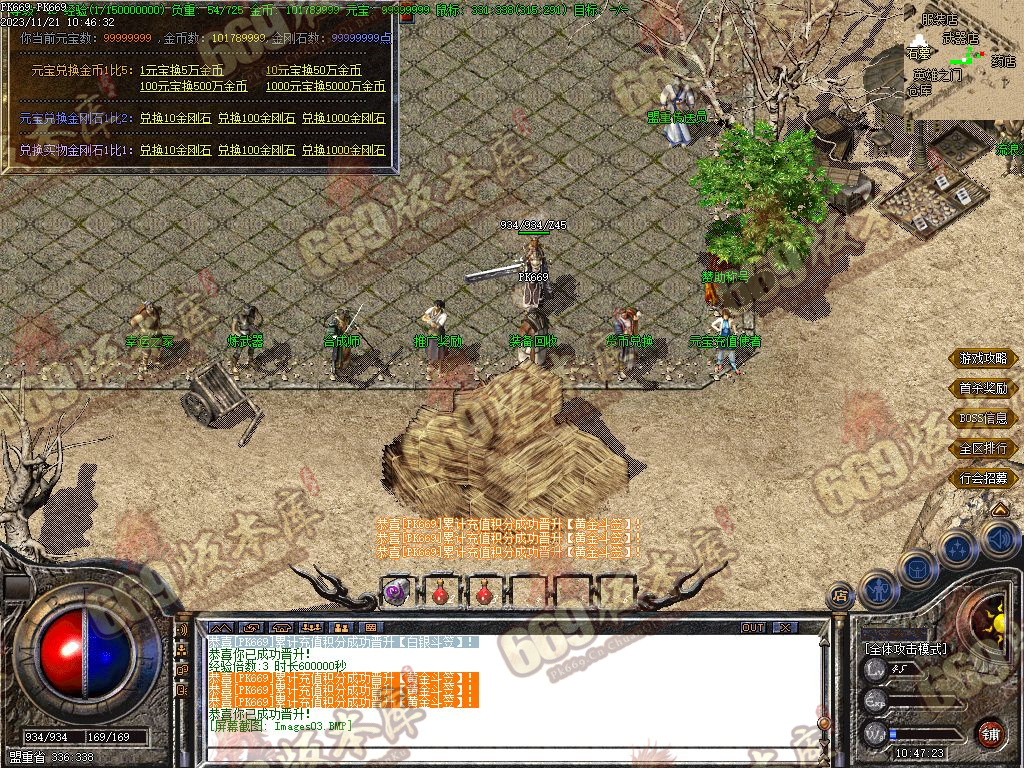1024x768 pixels.
Task: Open the 游戏攻略 game guide button
Action: click(983, 358)
